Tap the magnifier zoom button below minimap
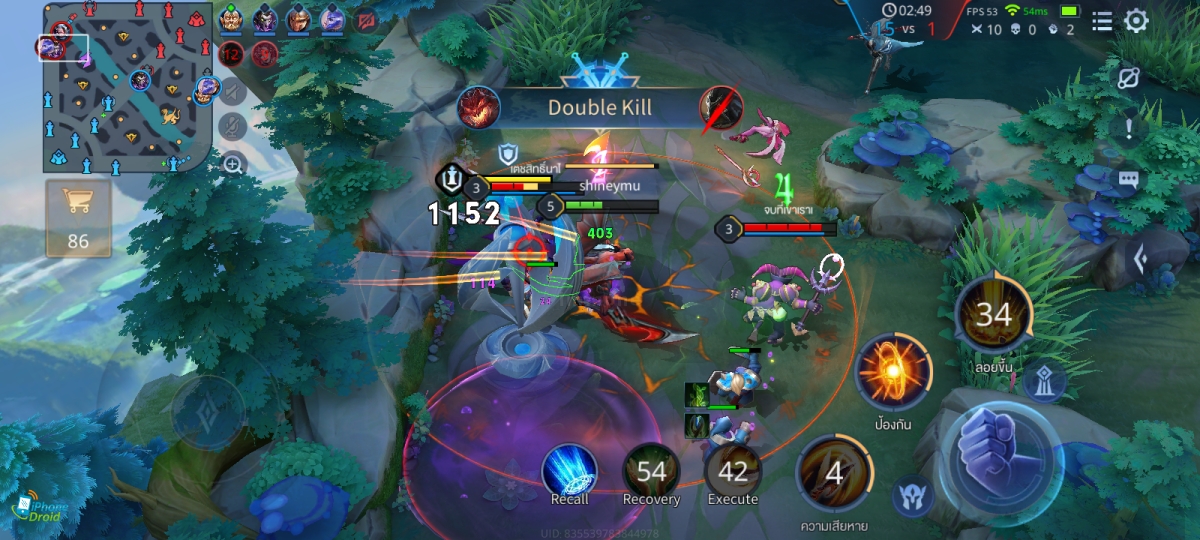The width and height of the screenshot is (1200, 540). [232, 164]
